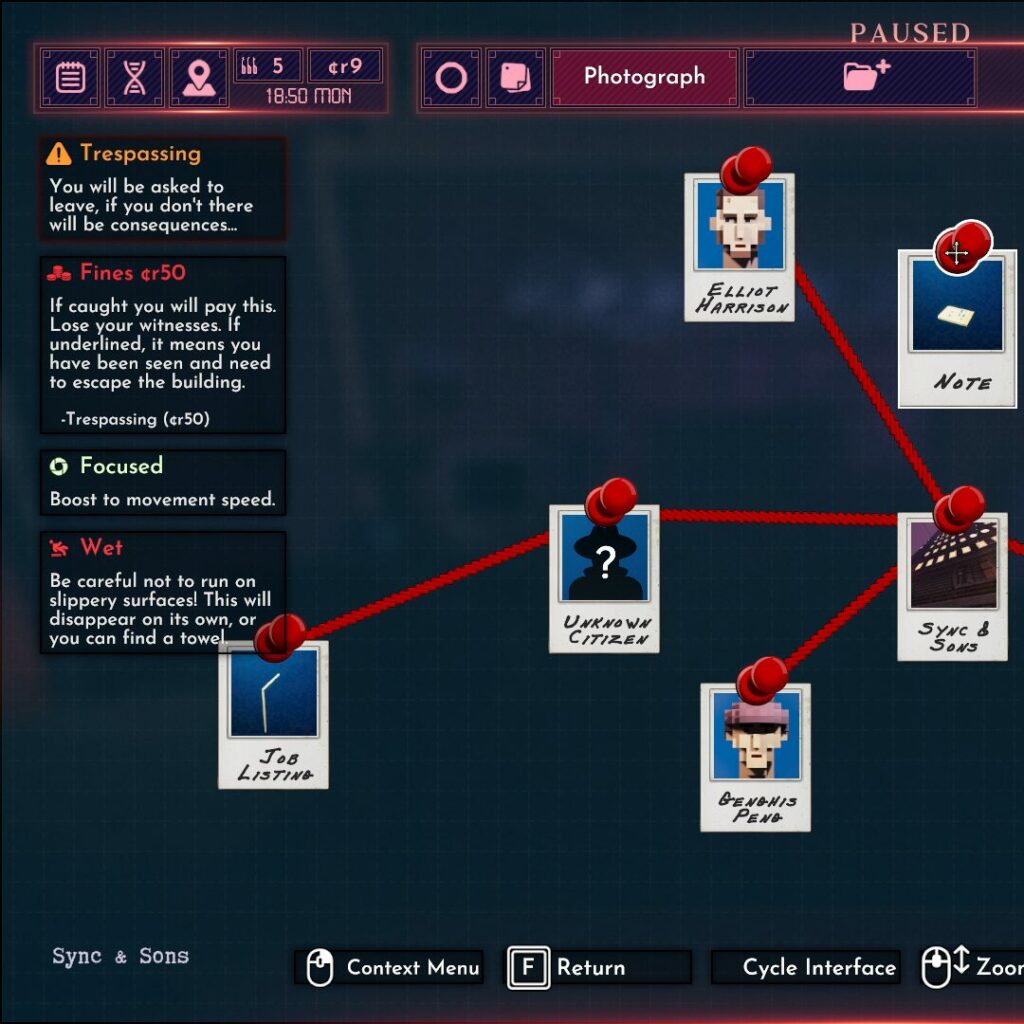
Task: Click the Photograph button
Action: (x=644, y=77)
